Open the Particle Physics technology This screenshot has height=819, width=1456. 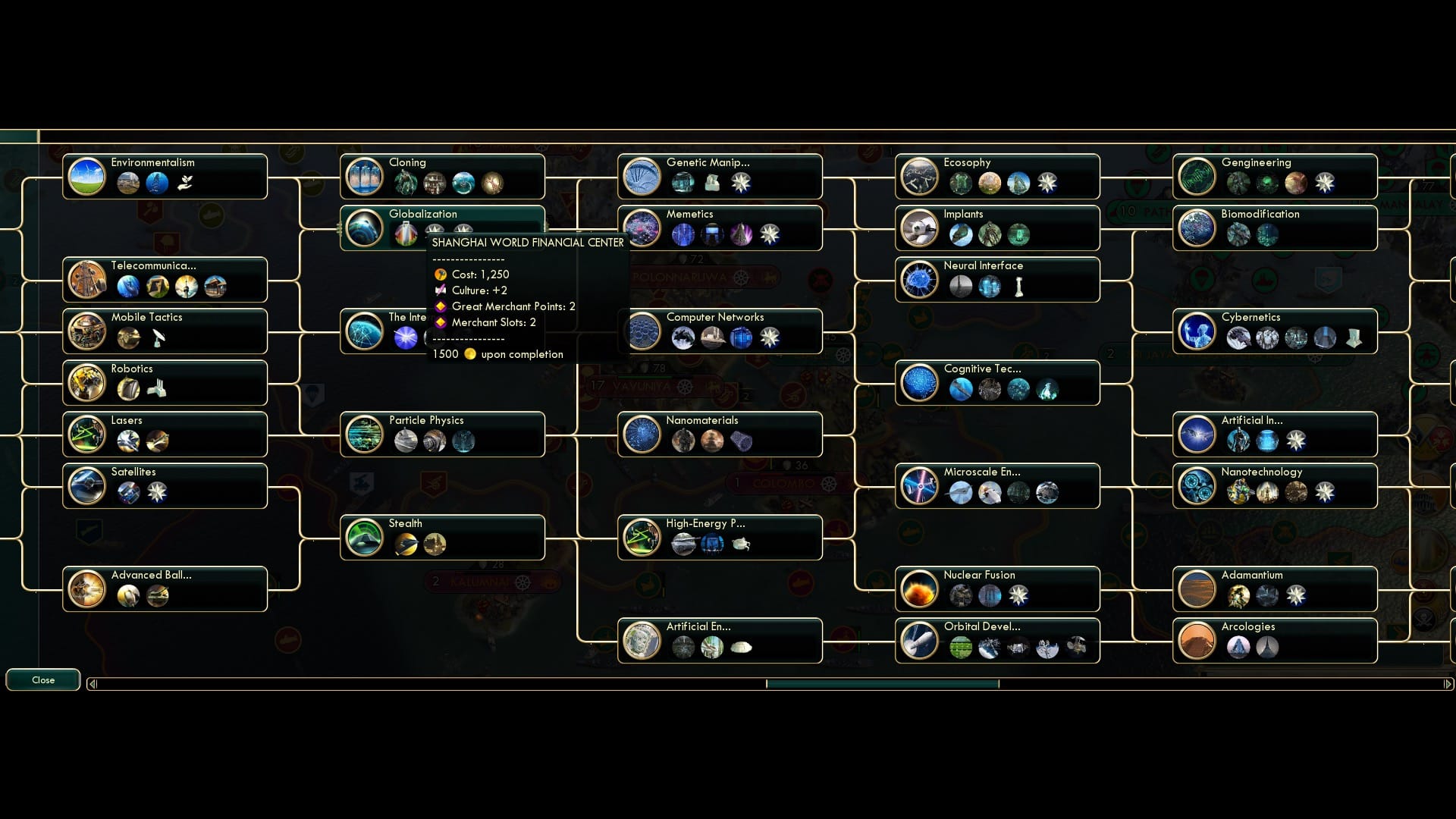pyautogui.click(x=365, y=435)
